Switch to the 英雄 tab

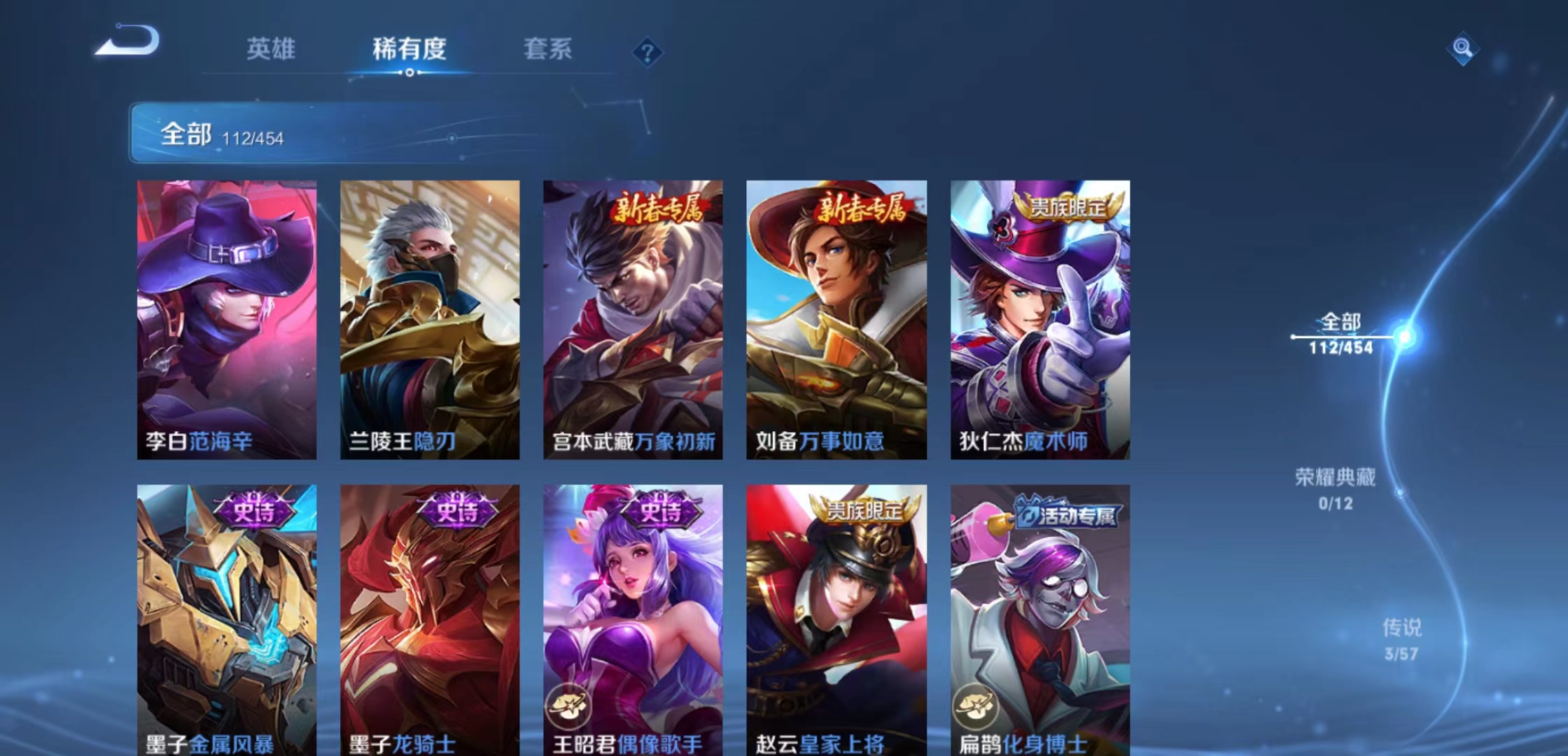pyautogui.click(x=272, y=48)
